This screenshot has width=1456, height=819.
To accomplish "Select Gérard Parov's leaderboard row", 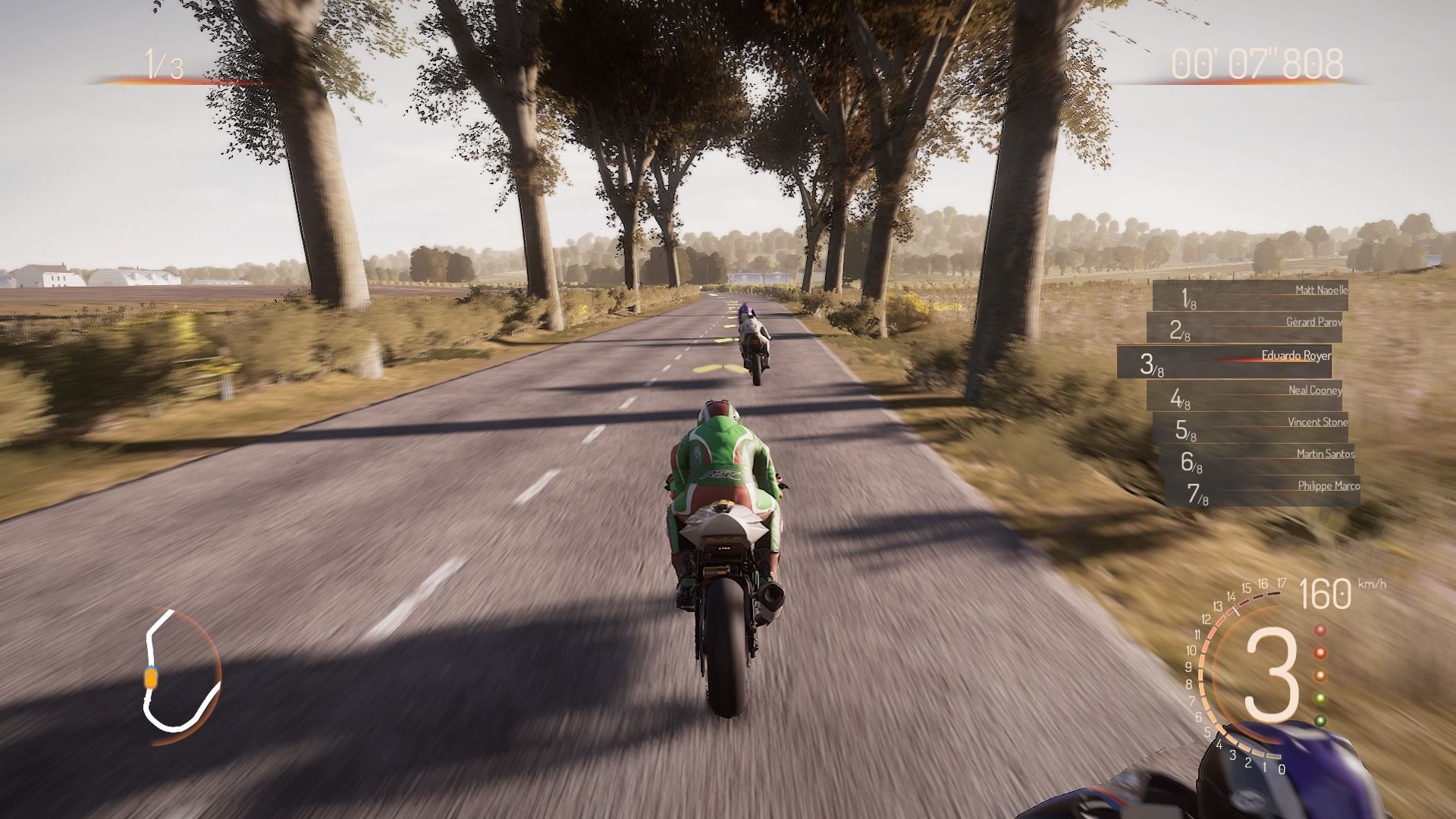I will (x=1244, y=328).
